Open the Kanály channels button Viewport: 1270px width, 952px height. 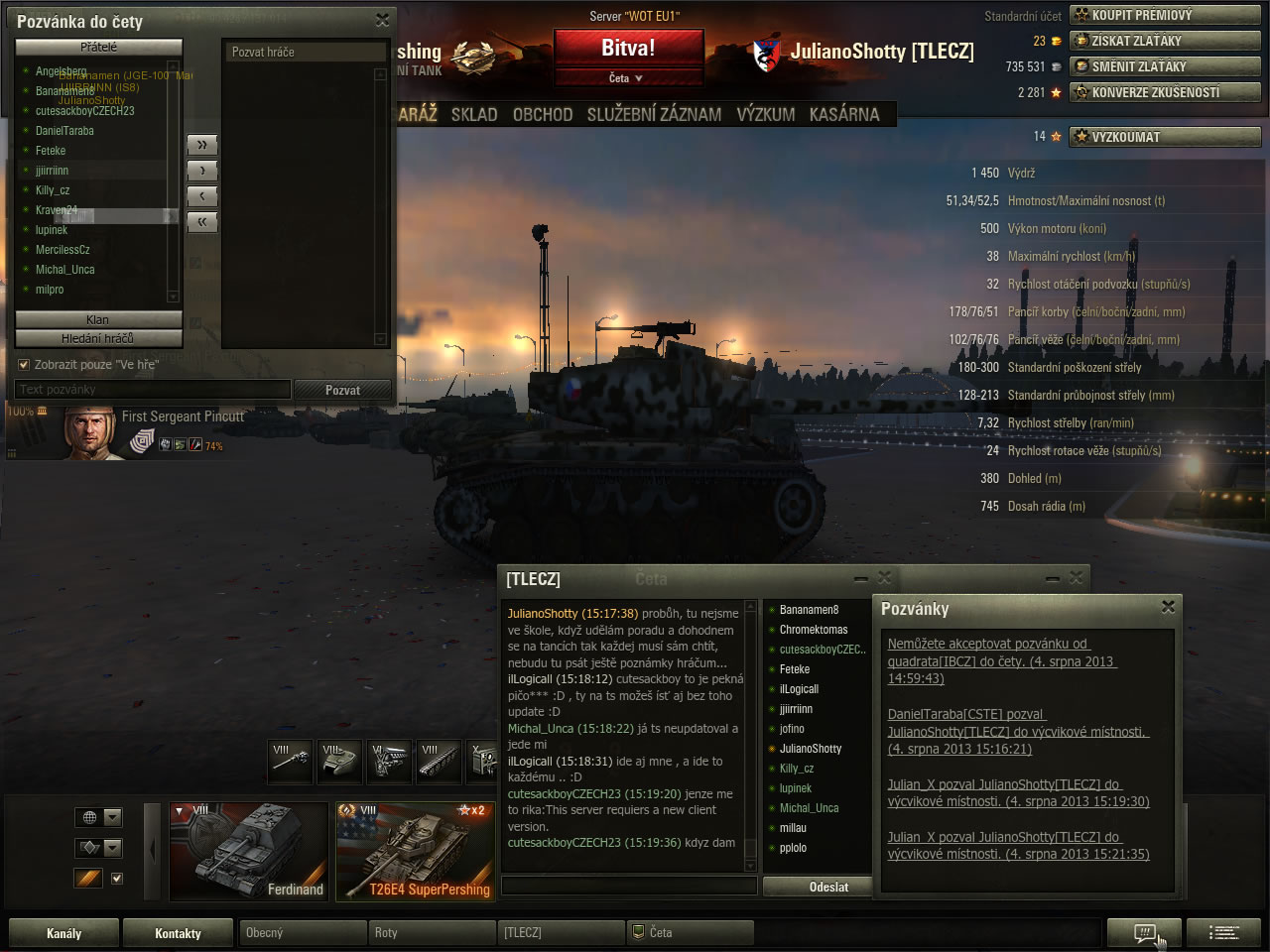63,933
